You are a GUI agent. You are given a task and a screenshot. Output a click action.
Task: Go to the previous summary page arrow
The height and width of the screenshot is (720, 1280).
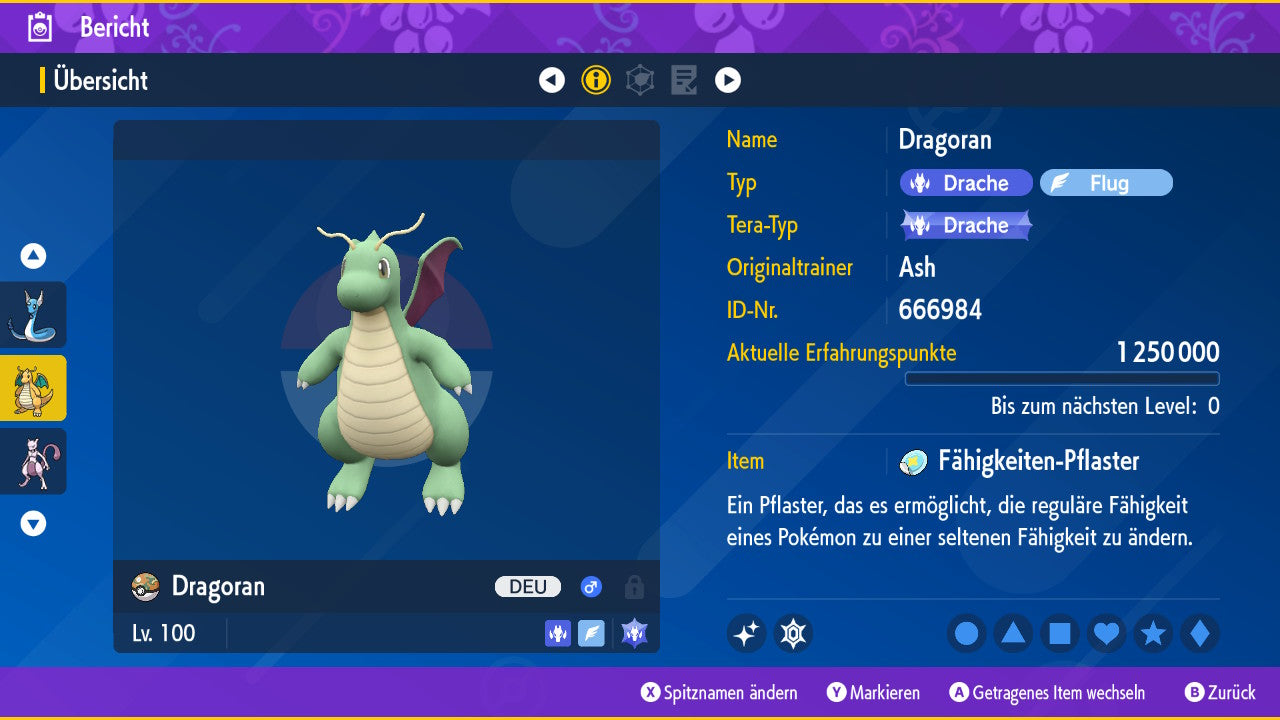[552, 80]
